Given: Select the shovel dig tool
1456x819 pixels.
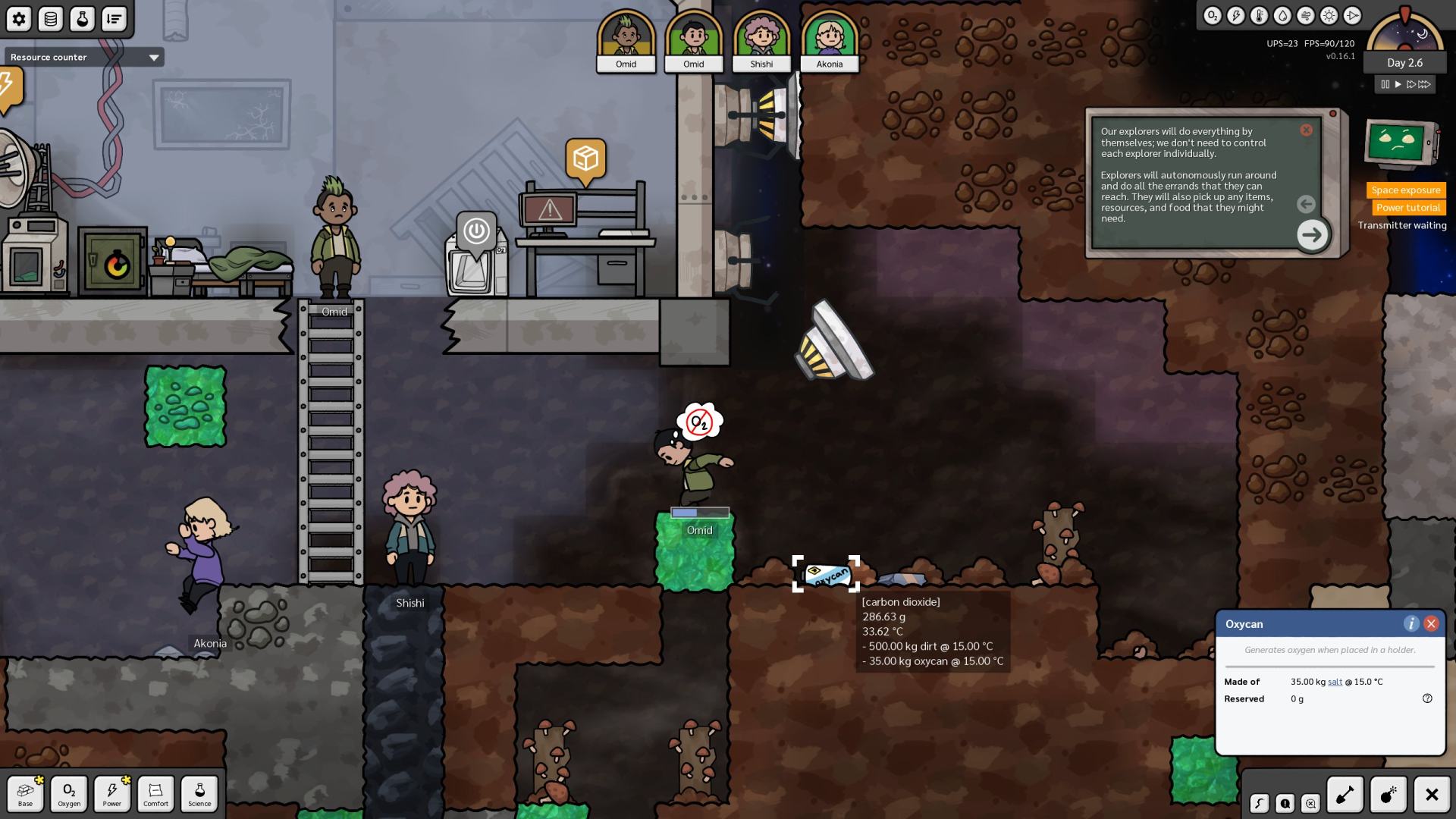Looking at the screenshot, I should [1345, 795].
